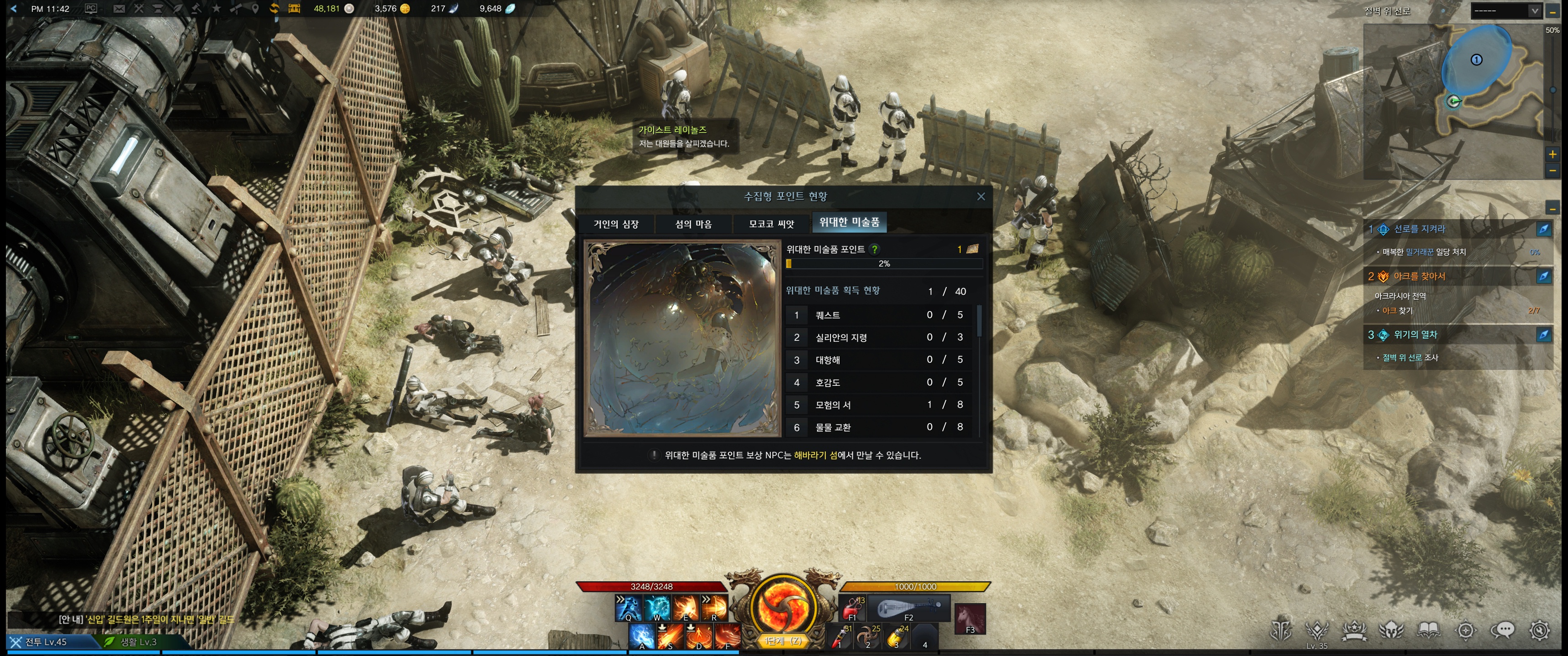Viewport: 1568px width, 656px height.
Task: Select the 모코코 씨앗 tab
Action: point(771,224)
